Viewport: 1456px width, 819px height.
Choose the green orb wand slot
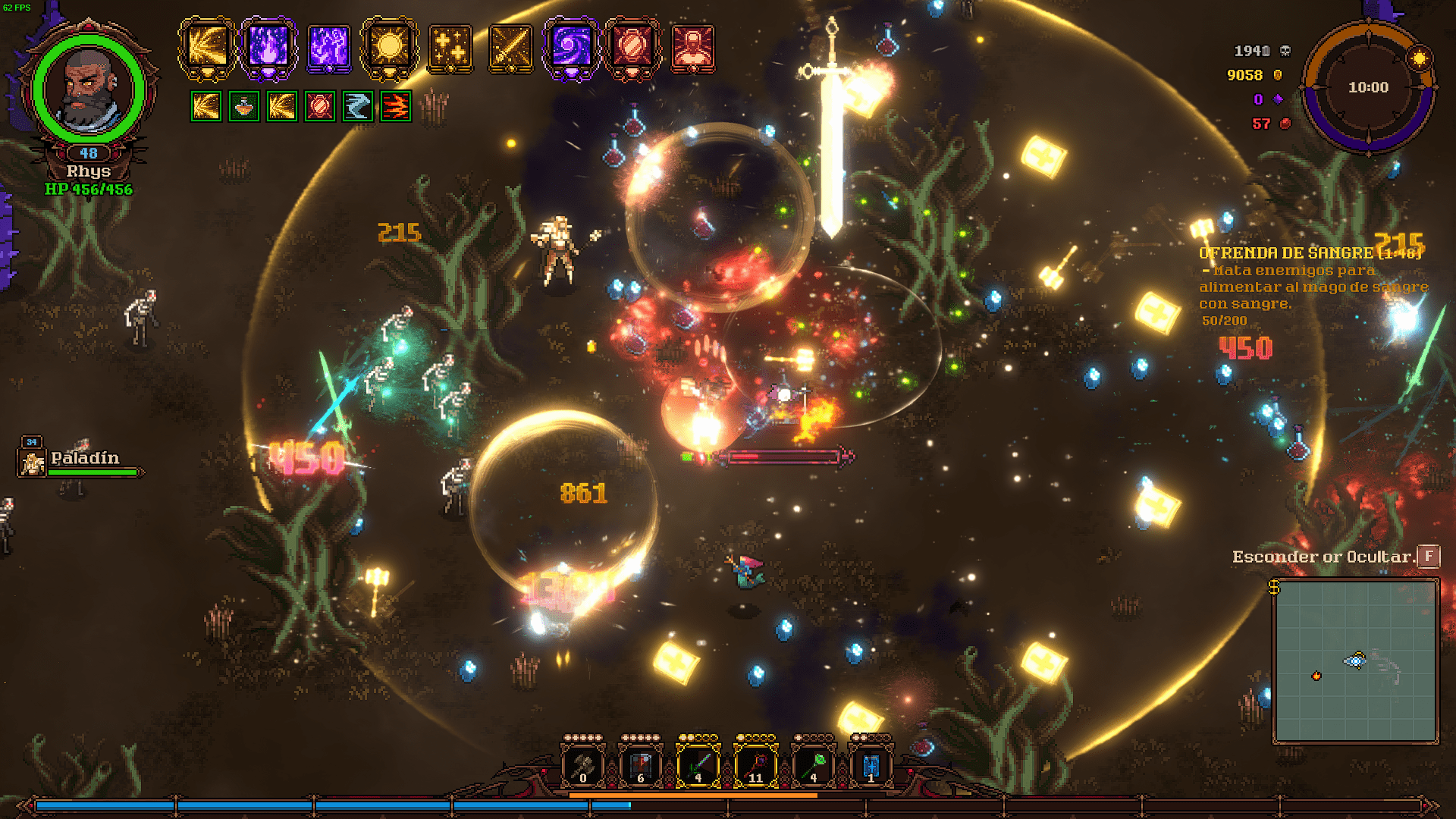pyautogui.click(x=813, y=765)
